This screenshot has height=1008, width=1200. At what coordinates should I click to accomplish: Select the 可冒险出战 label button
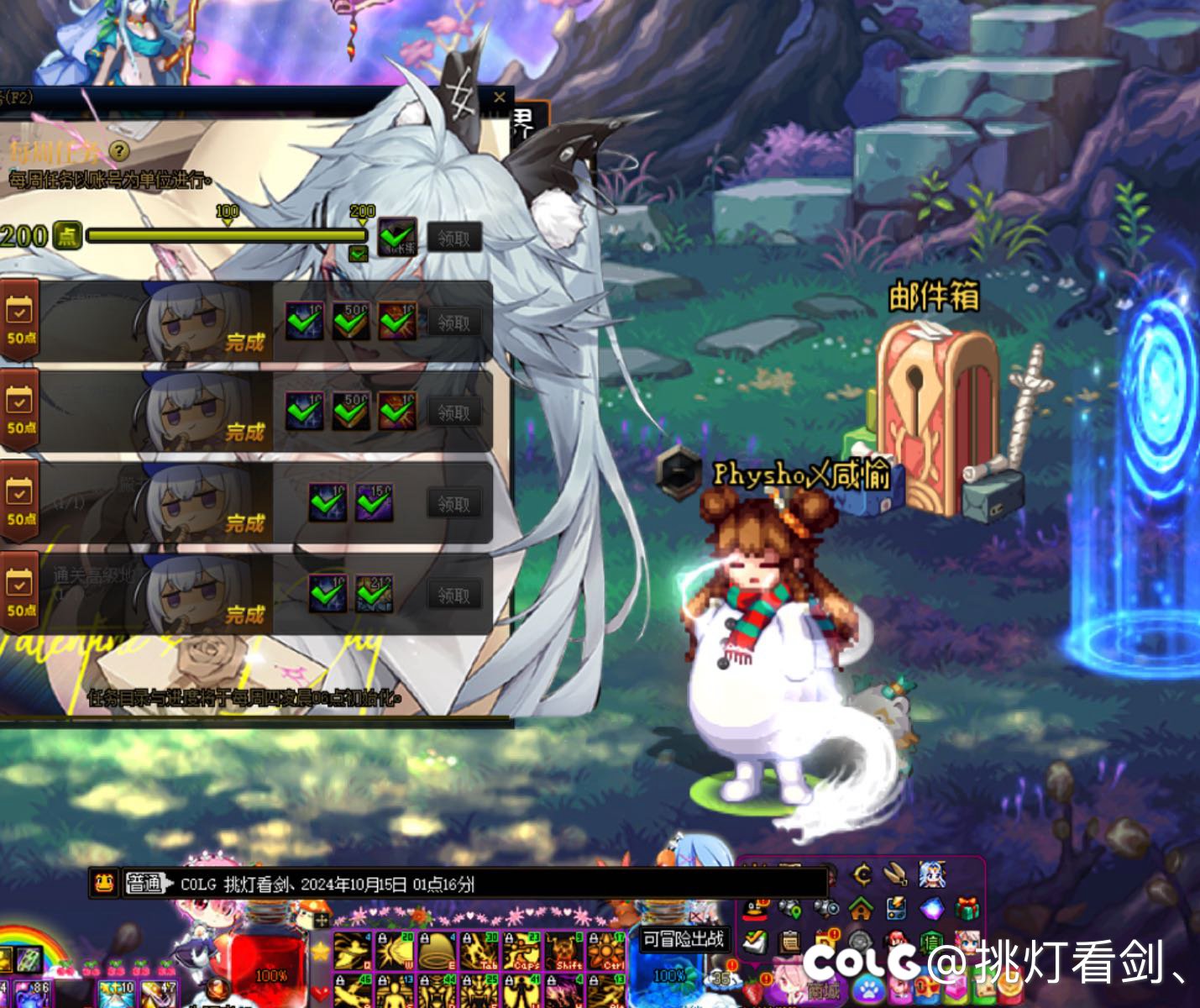point(683,939)
